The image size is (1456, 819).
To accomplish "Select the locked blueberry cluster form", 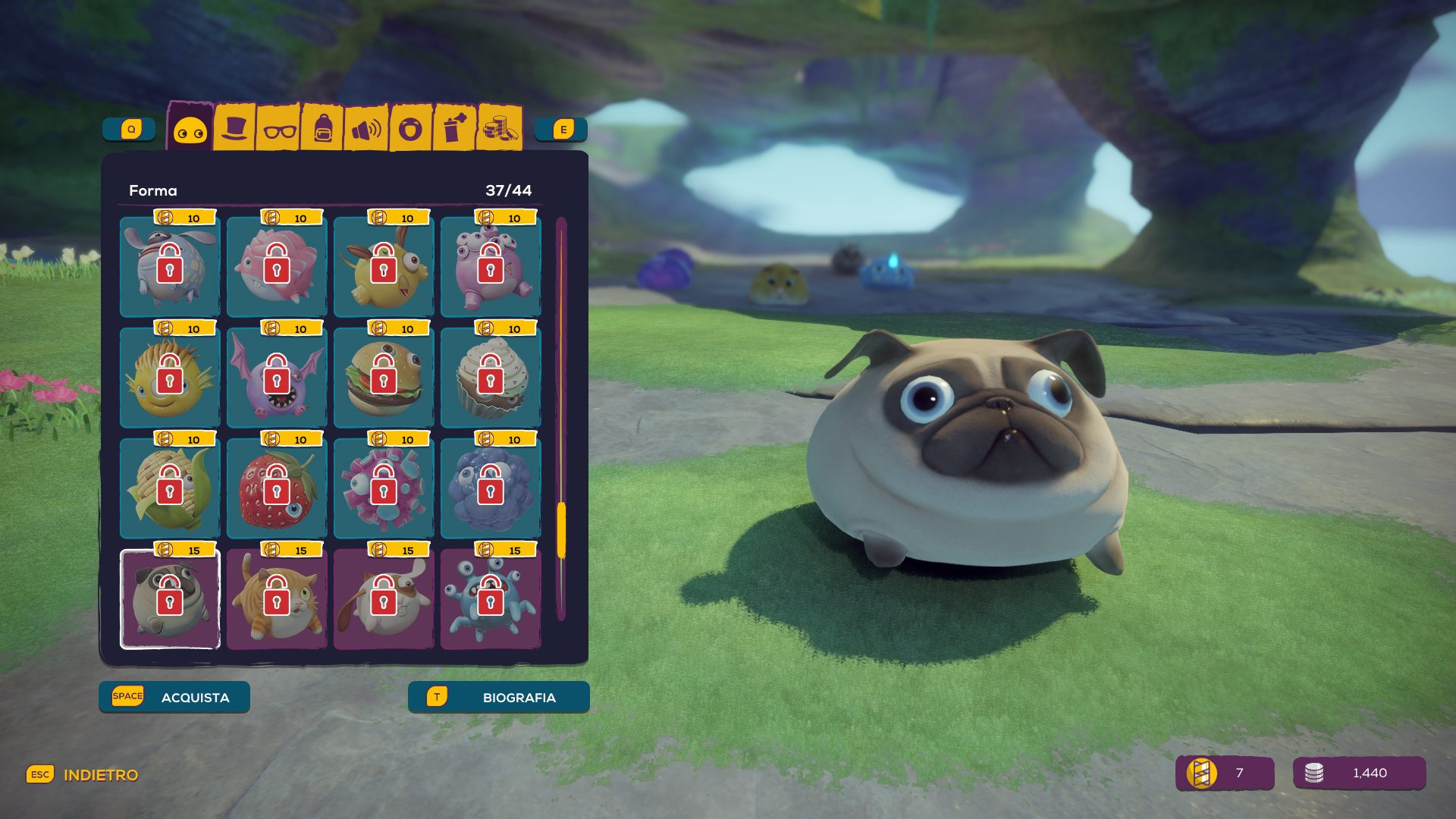I will tap(491, 489).
